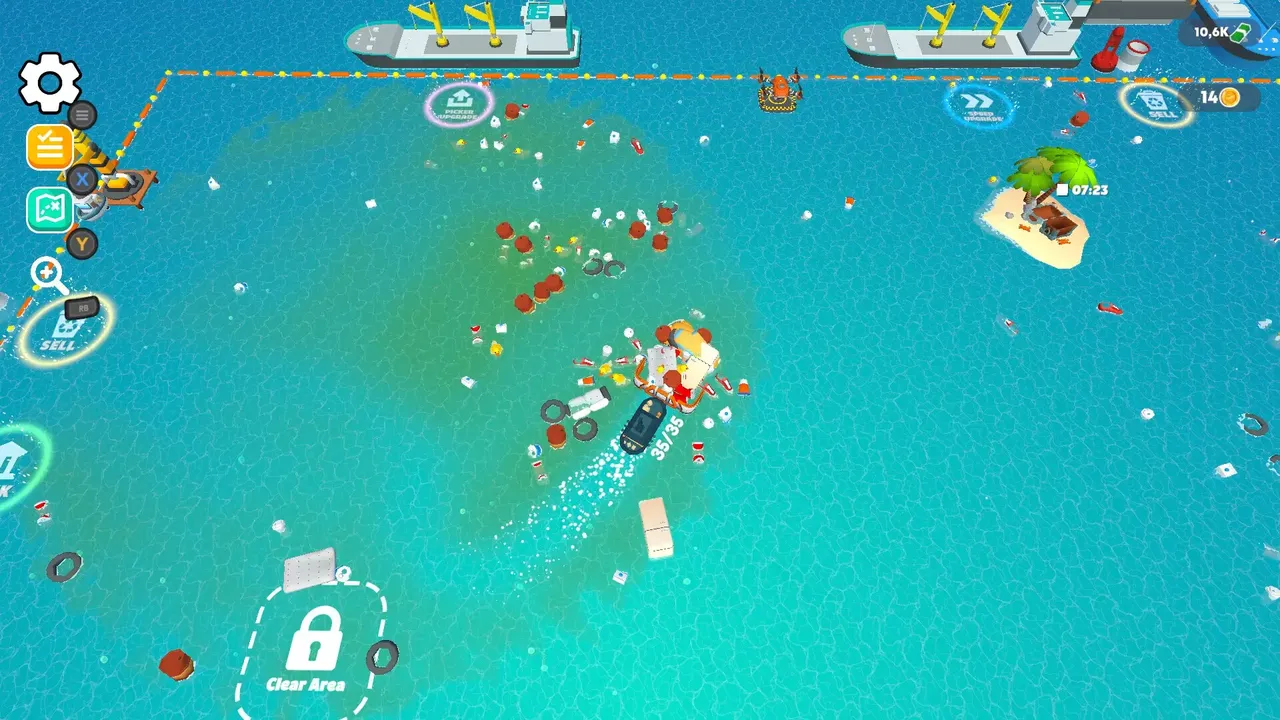Viewport: 1280px width, 720px height.
Task: Click the 07:23 timer on the island
Action: click(x=1083, y=189)
